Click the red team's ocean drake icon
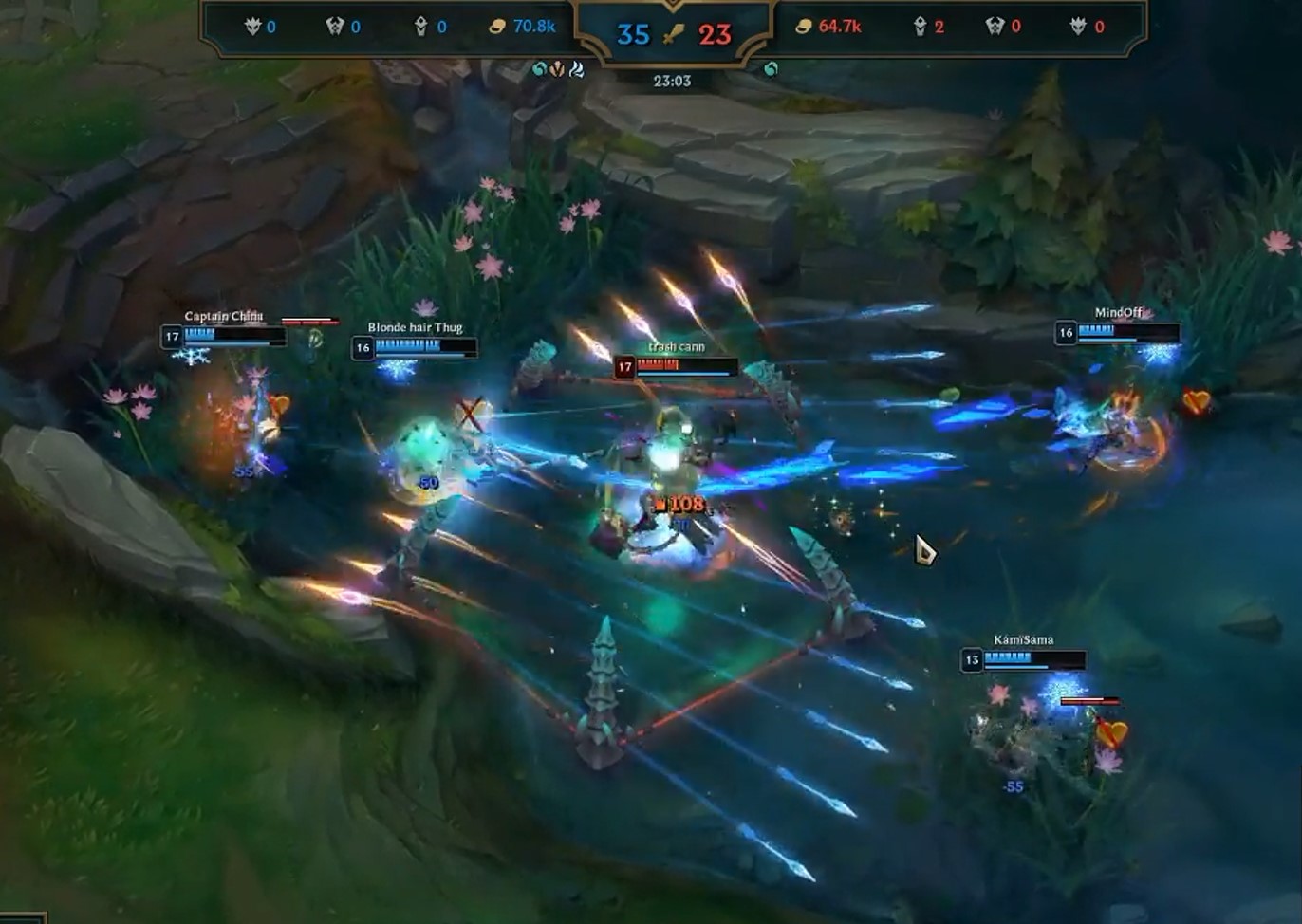 [769, 69]
